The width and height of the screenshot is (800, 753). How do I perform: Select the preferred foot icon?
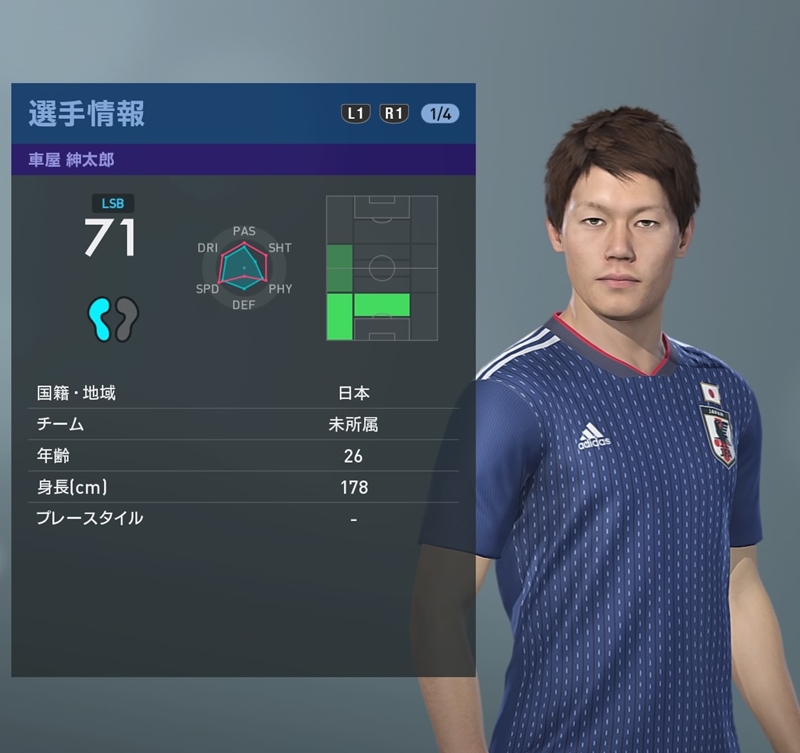112,319
